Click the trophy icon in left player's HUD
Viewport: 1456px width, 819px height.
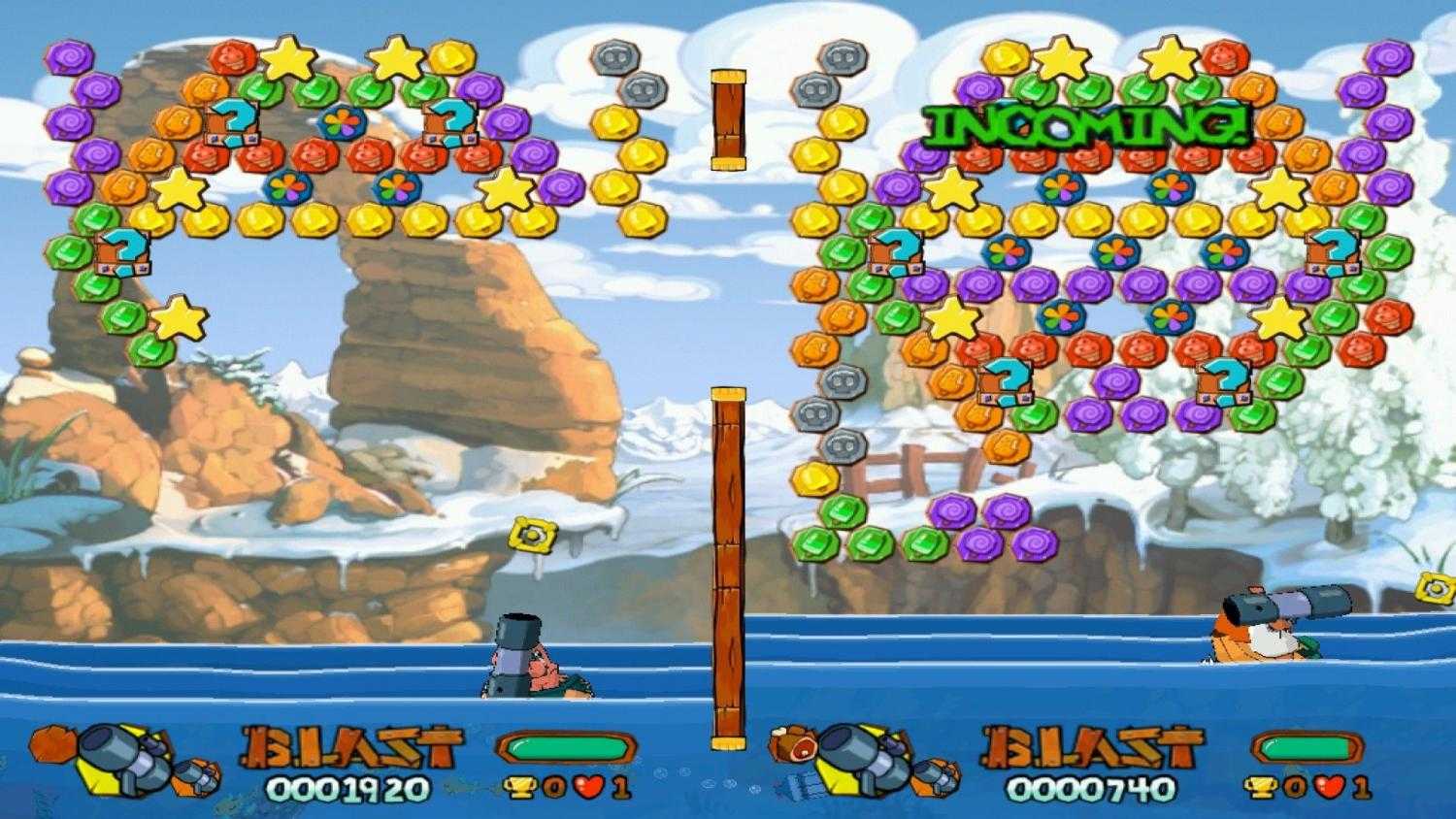(x=522, y=786)
